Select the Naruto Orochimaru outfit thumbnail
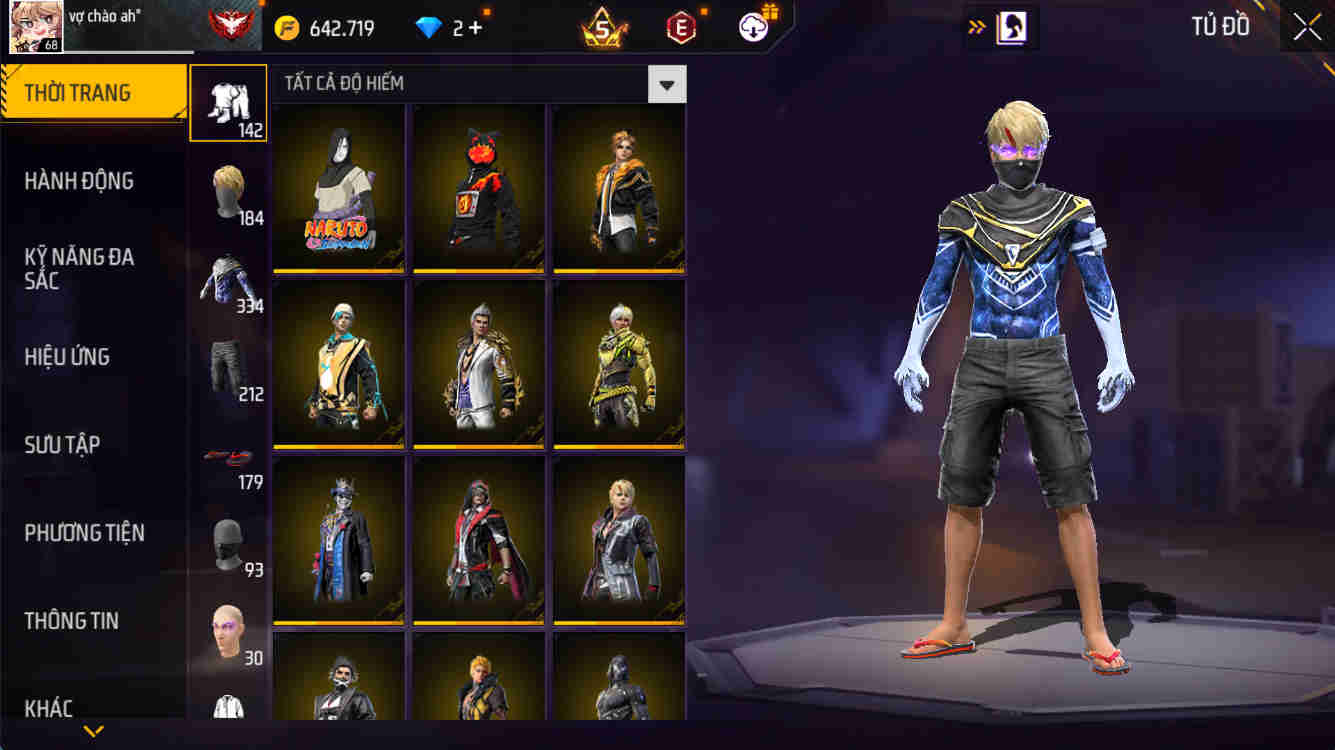Screen dimensions: 1335x750 tap(338, 187)
